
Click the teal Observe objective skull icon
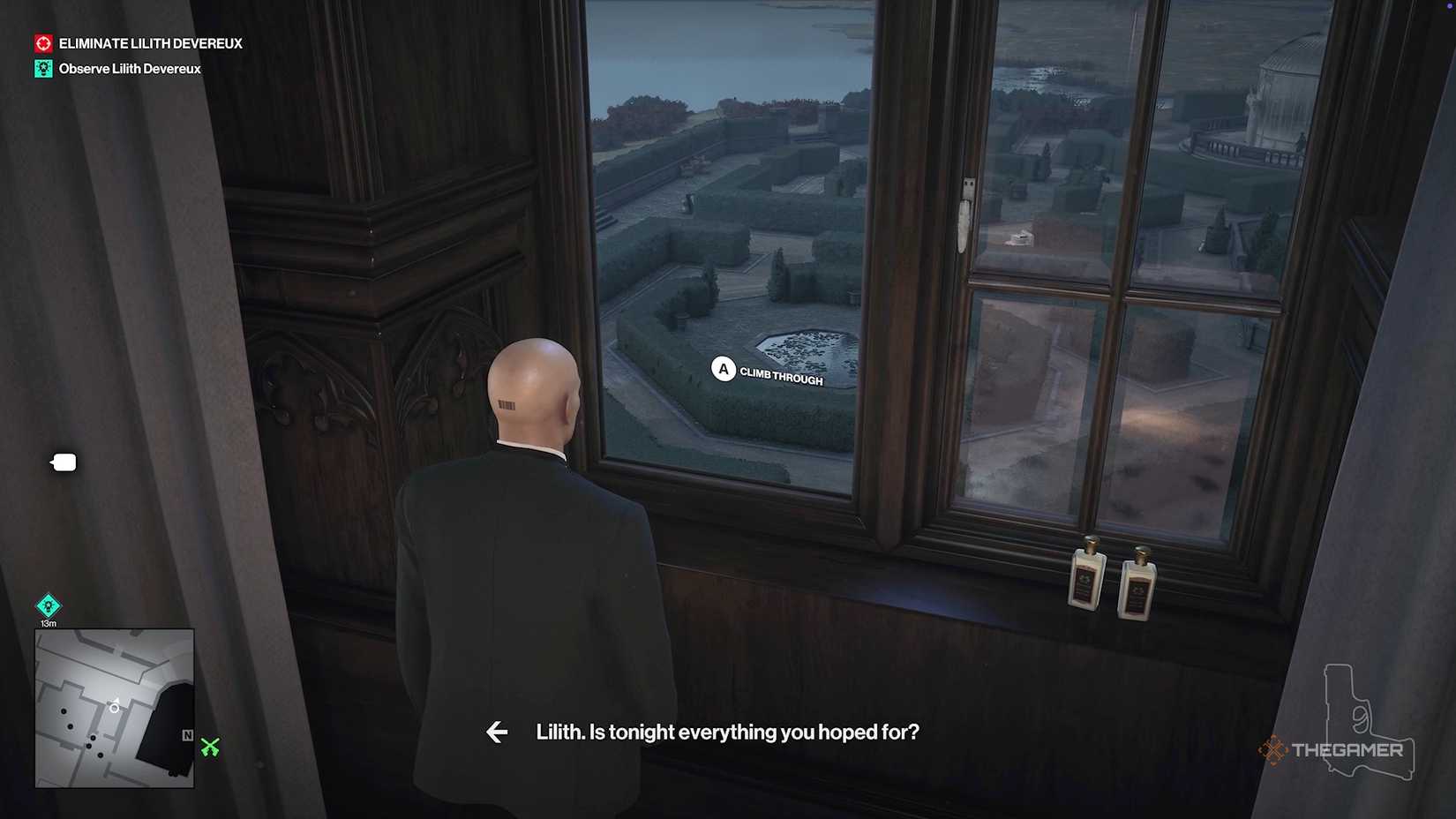[42, 68]
